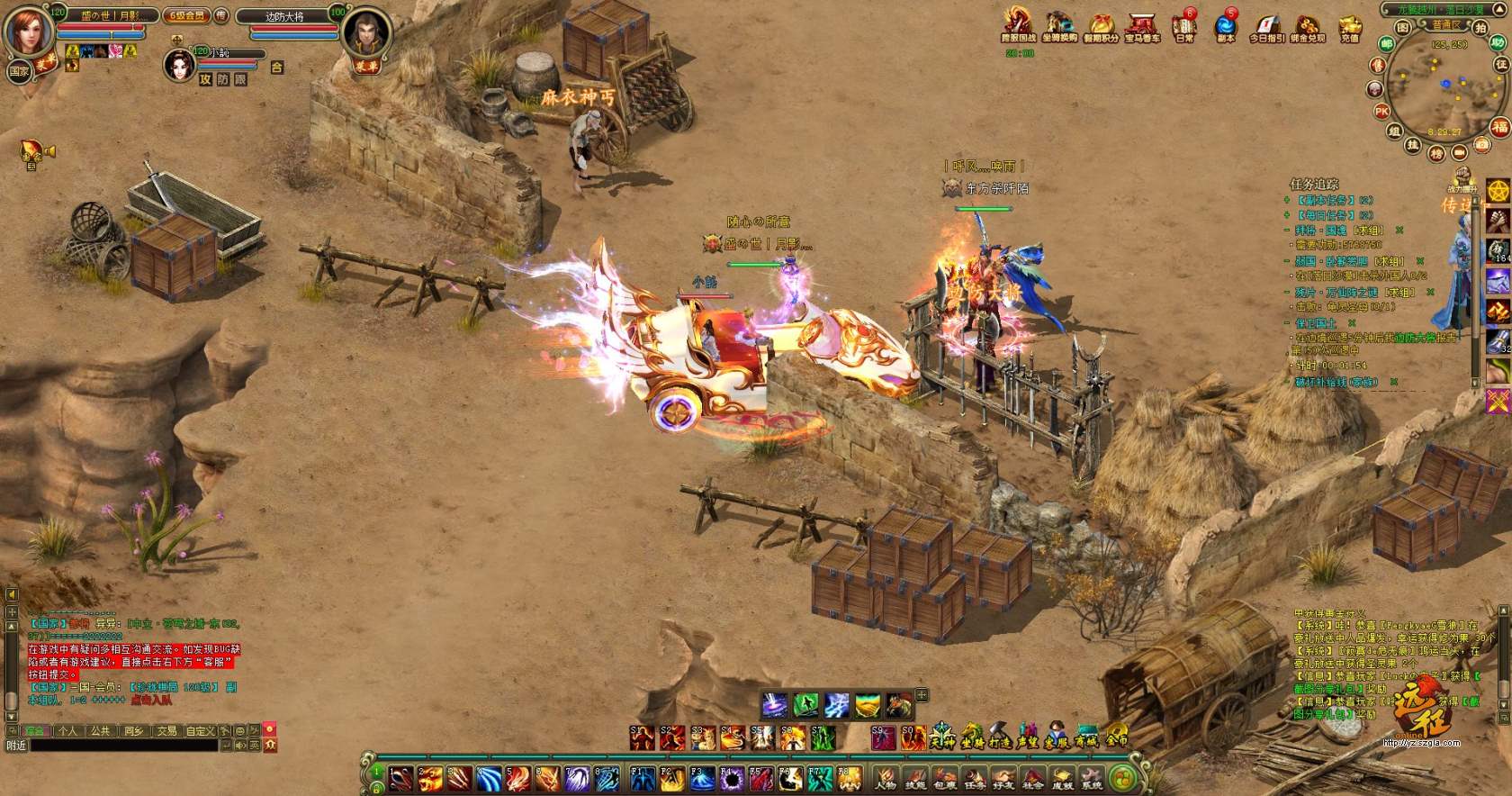The width and height of the screenshot is (1512, 796).
Task: Switch chat to the 个人 personal tab
Action: 67,731
